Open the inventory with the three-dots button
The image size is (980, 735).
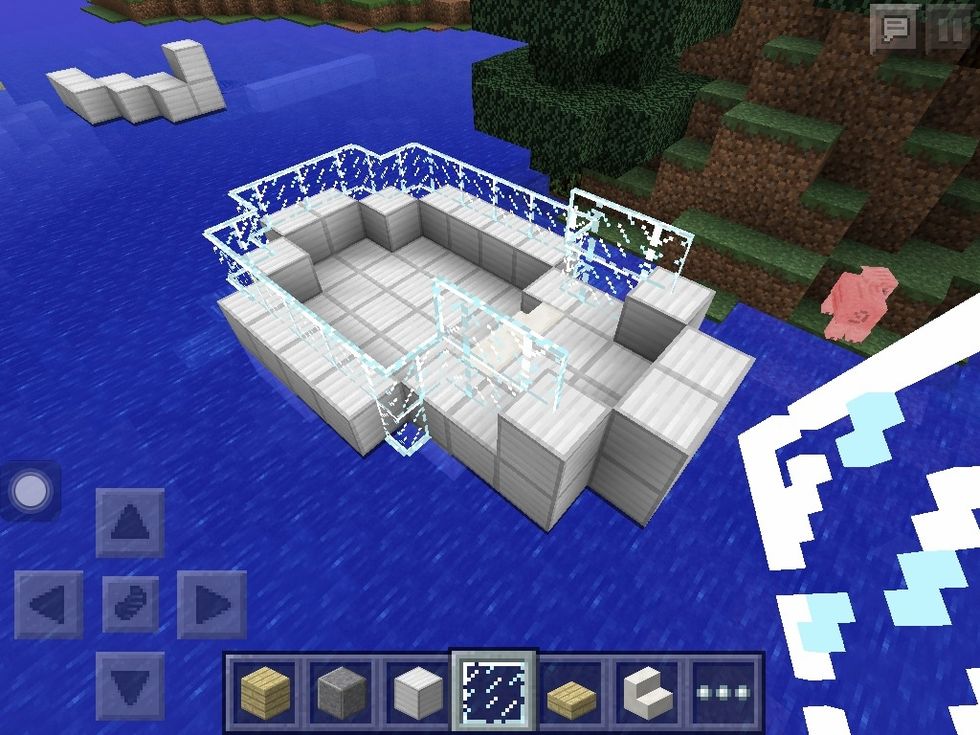(x=725, y=690)
